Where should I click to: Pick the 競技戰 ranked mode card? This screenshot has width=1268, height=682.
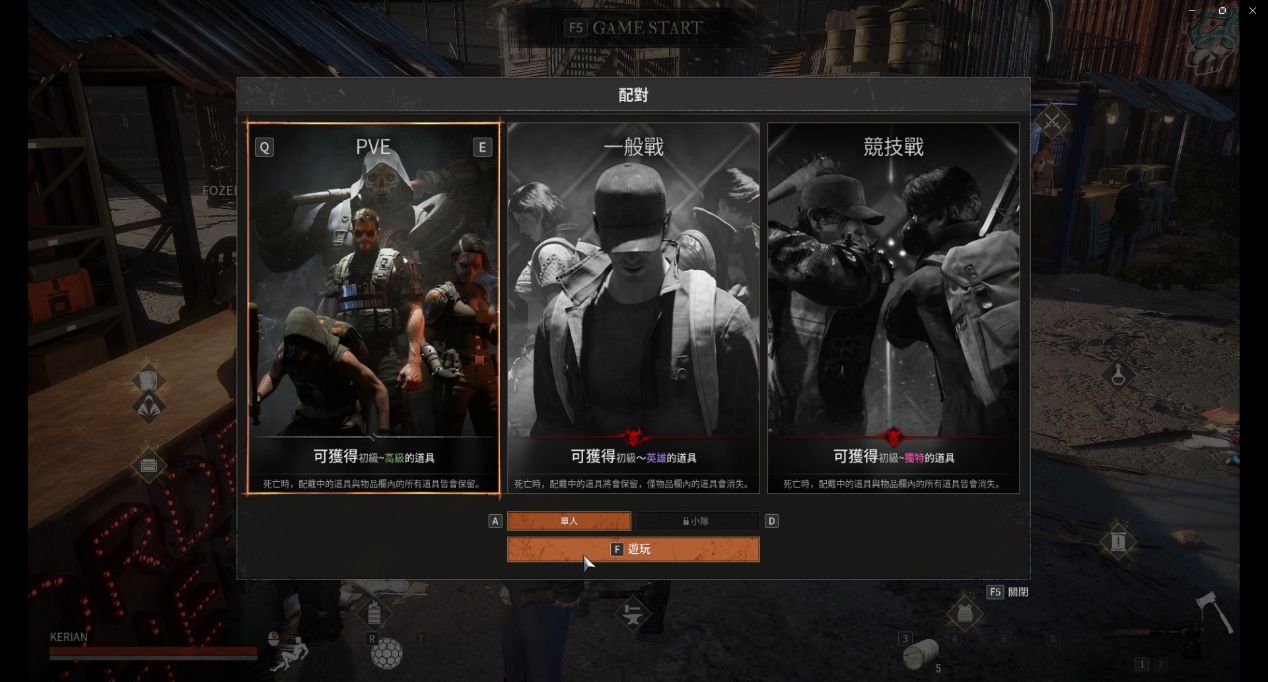(x=893, y=307)
